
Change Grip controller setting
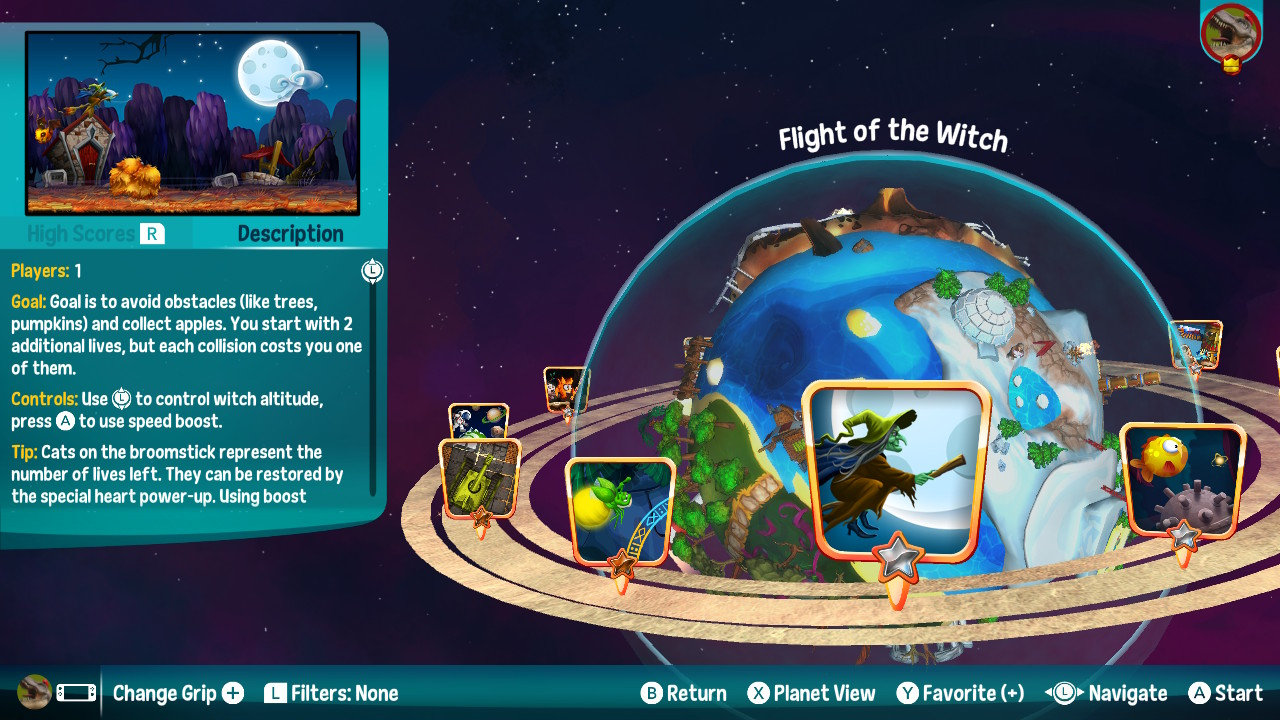[178, 693]
